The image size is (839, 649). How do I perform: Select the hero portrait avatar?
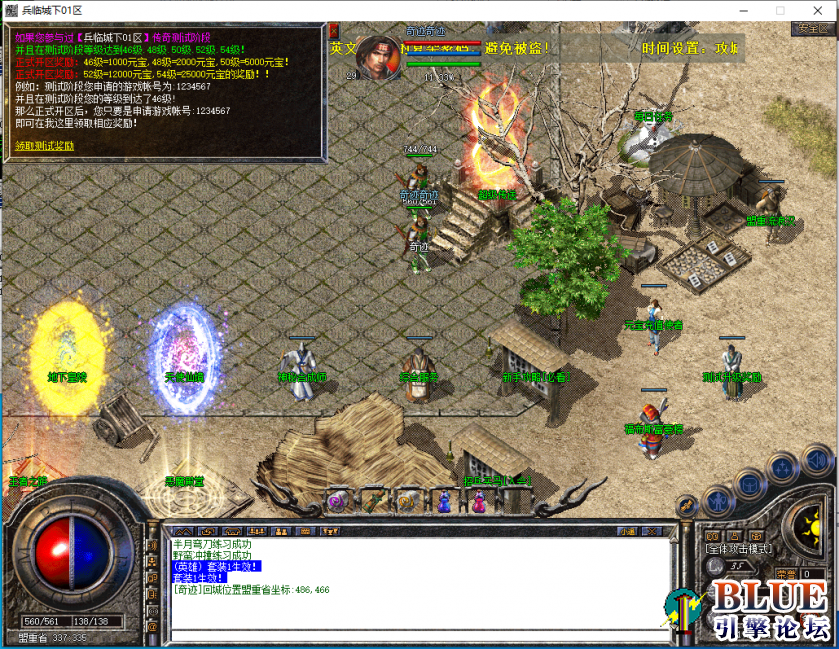tap(379, 55)
